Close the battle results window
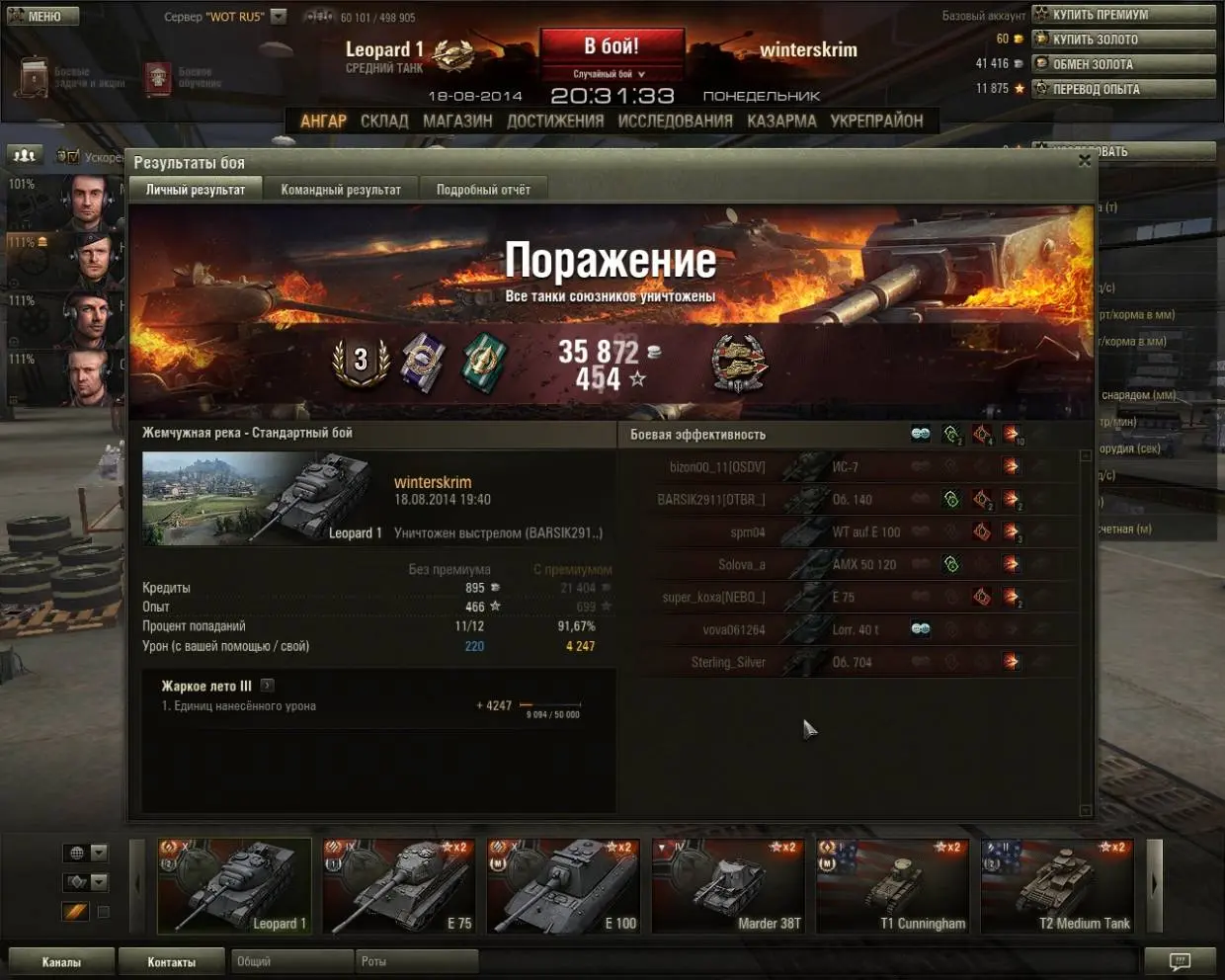This screenshot has height=980, width=1225. [x=1084, y=160]
